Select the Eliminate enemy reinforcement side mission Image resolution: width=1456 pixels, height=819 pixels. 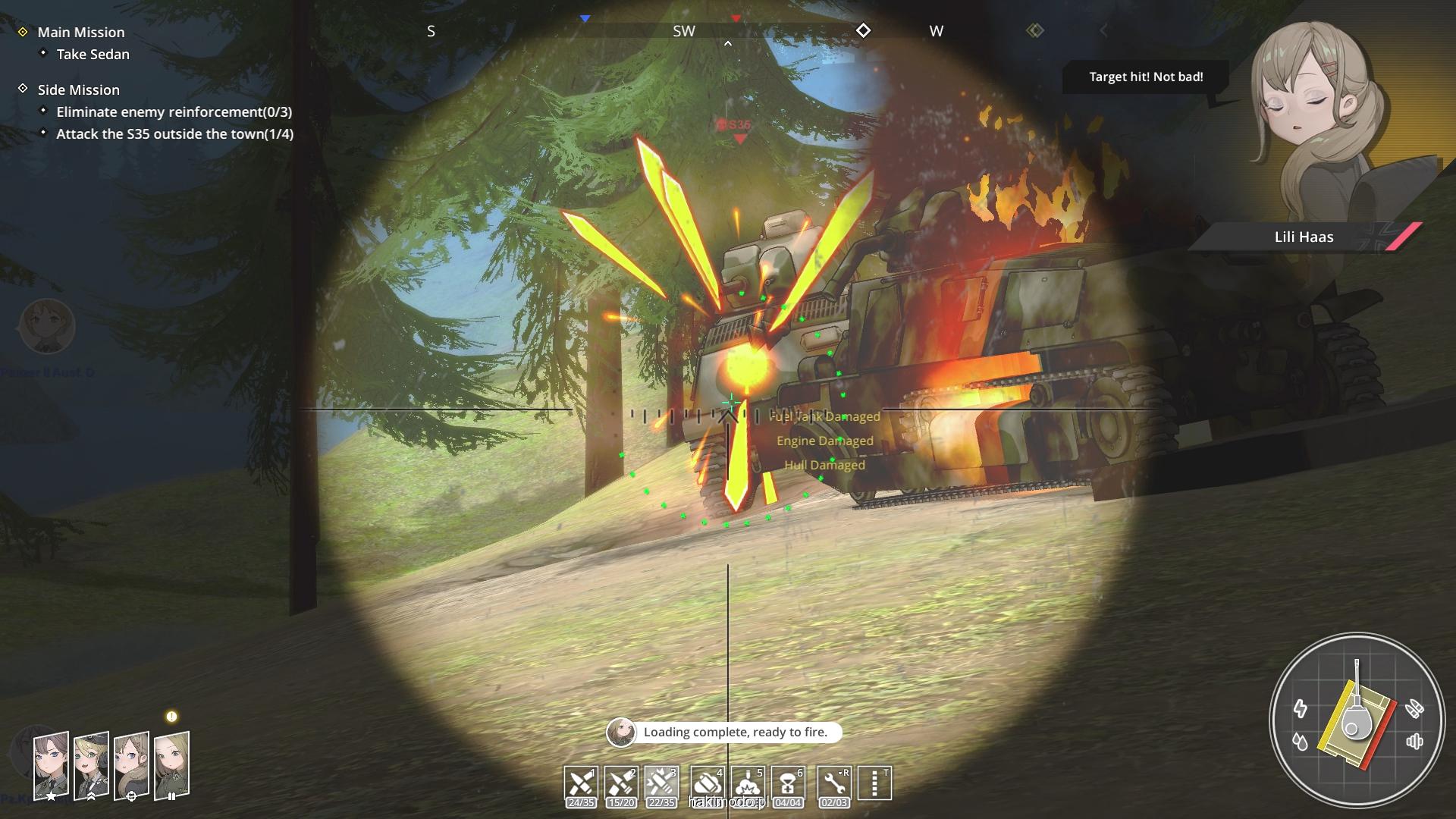174,112
